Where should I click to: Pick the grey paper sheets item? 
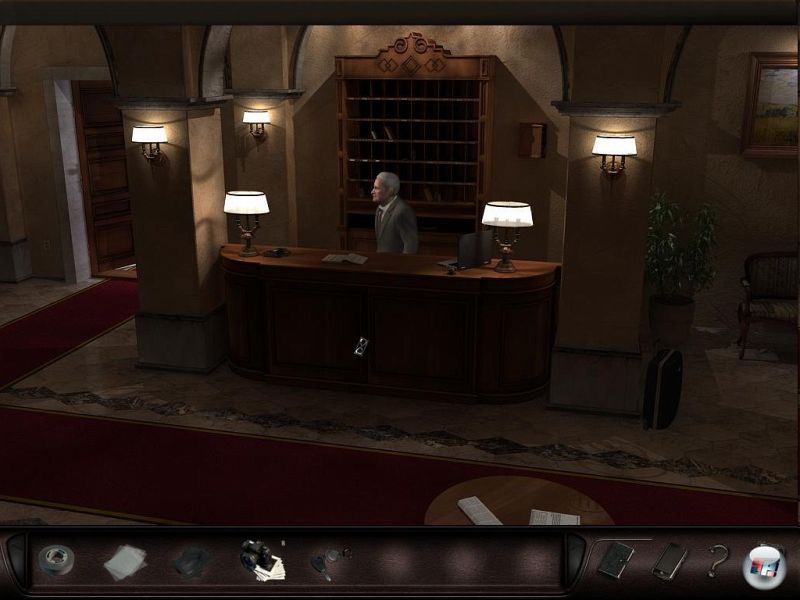point(124,562)
